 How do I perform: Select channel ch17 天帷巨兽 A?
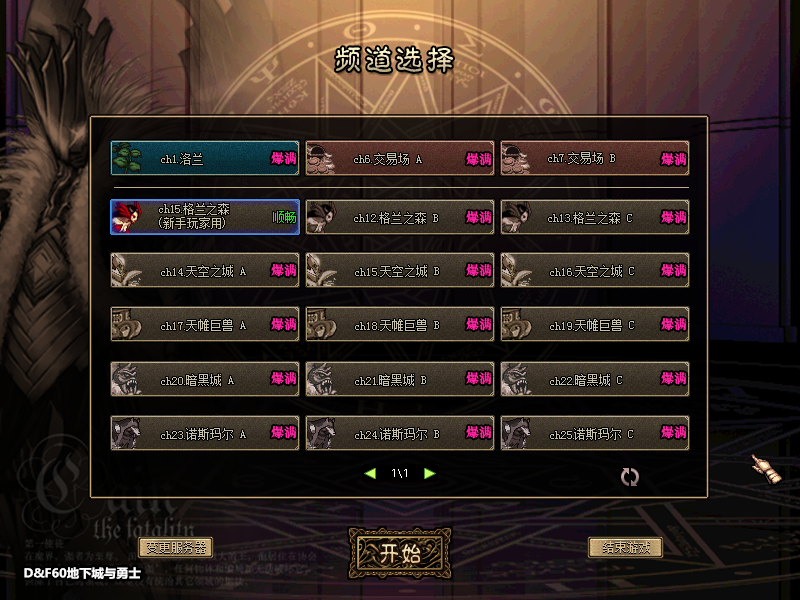(x=204, y=325)
